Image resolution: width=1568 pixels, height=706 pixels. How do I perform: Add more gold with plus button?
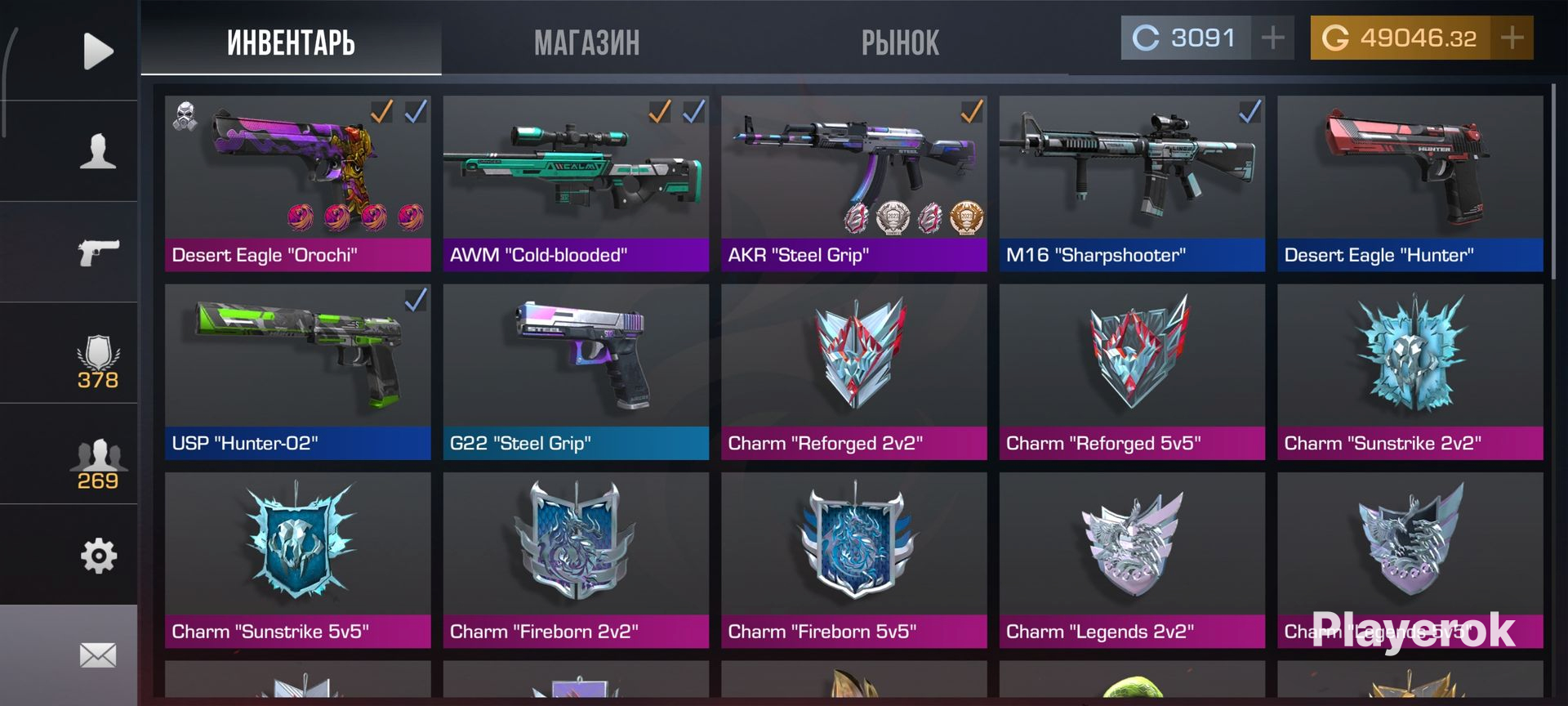pyautogui.click(x=1512, y=38)
